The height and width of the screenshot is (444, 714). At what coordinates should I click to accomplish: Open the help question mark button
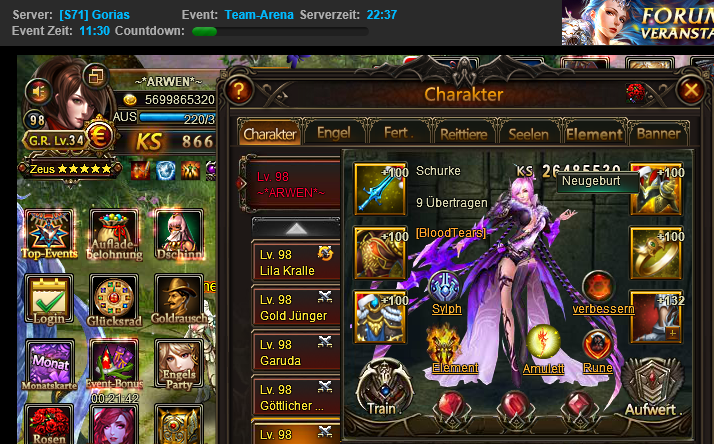238,91
